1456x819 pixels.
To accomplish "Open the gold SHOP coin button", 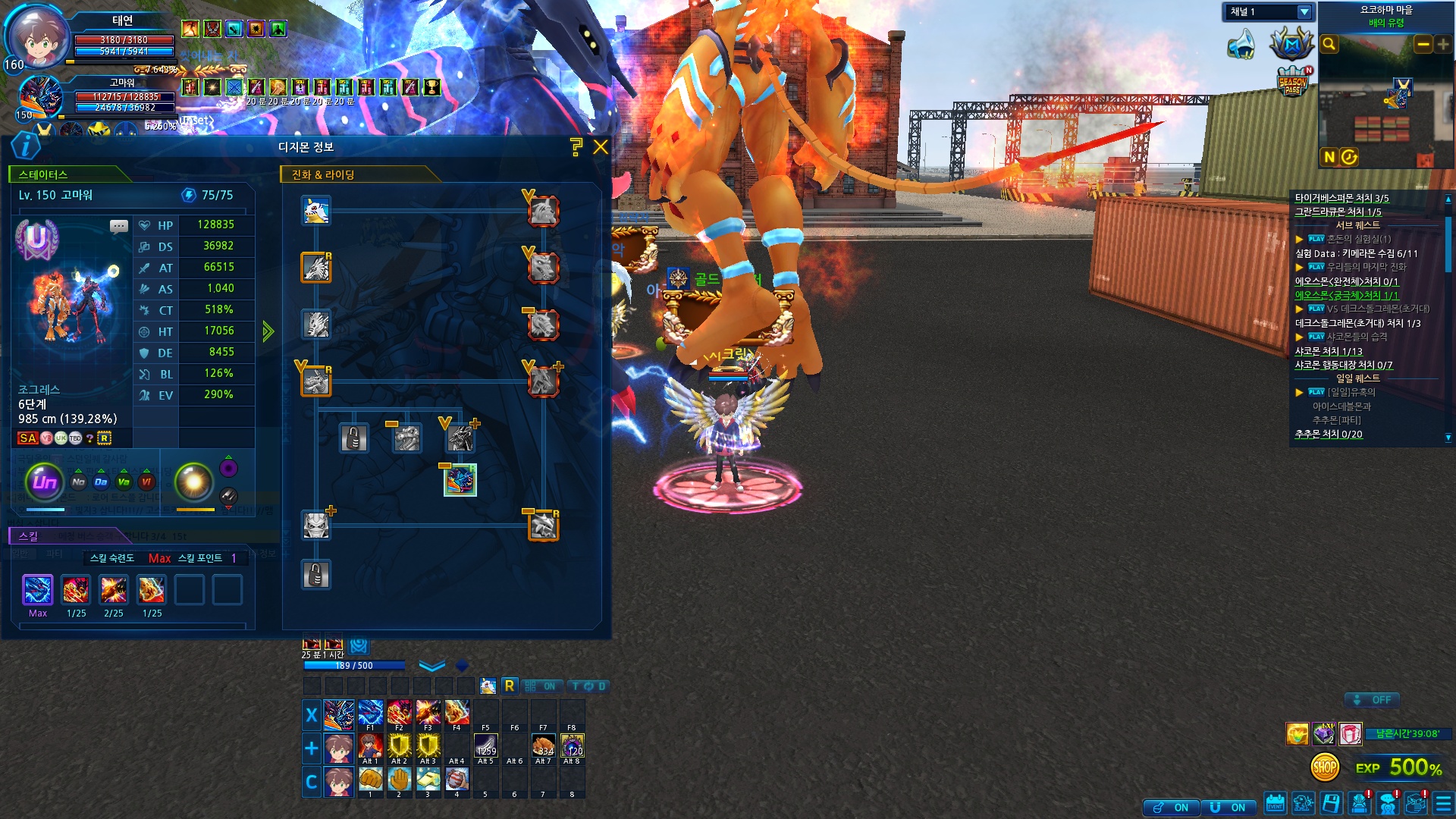I will pyautogui.click(x=1325, y=767).
